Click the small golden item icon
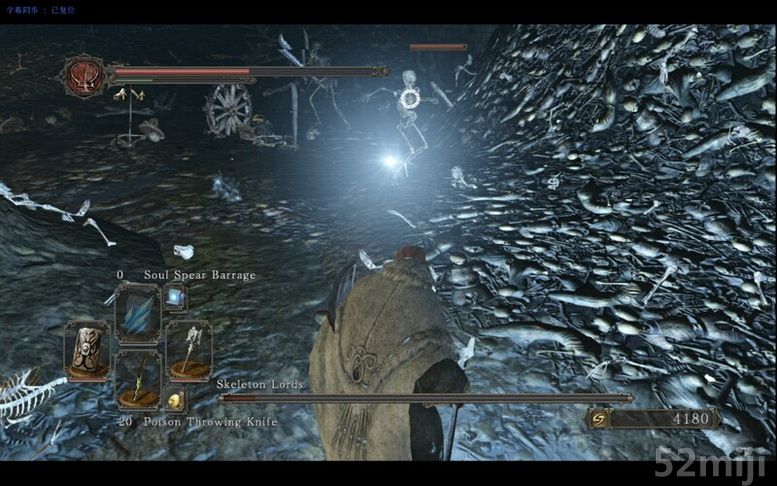 tap(174, 400)
